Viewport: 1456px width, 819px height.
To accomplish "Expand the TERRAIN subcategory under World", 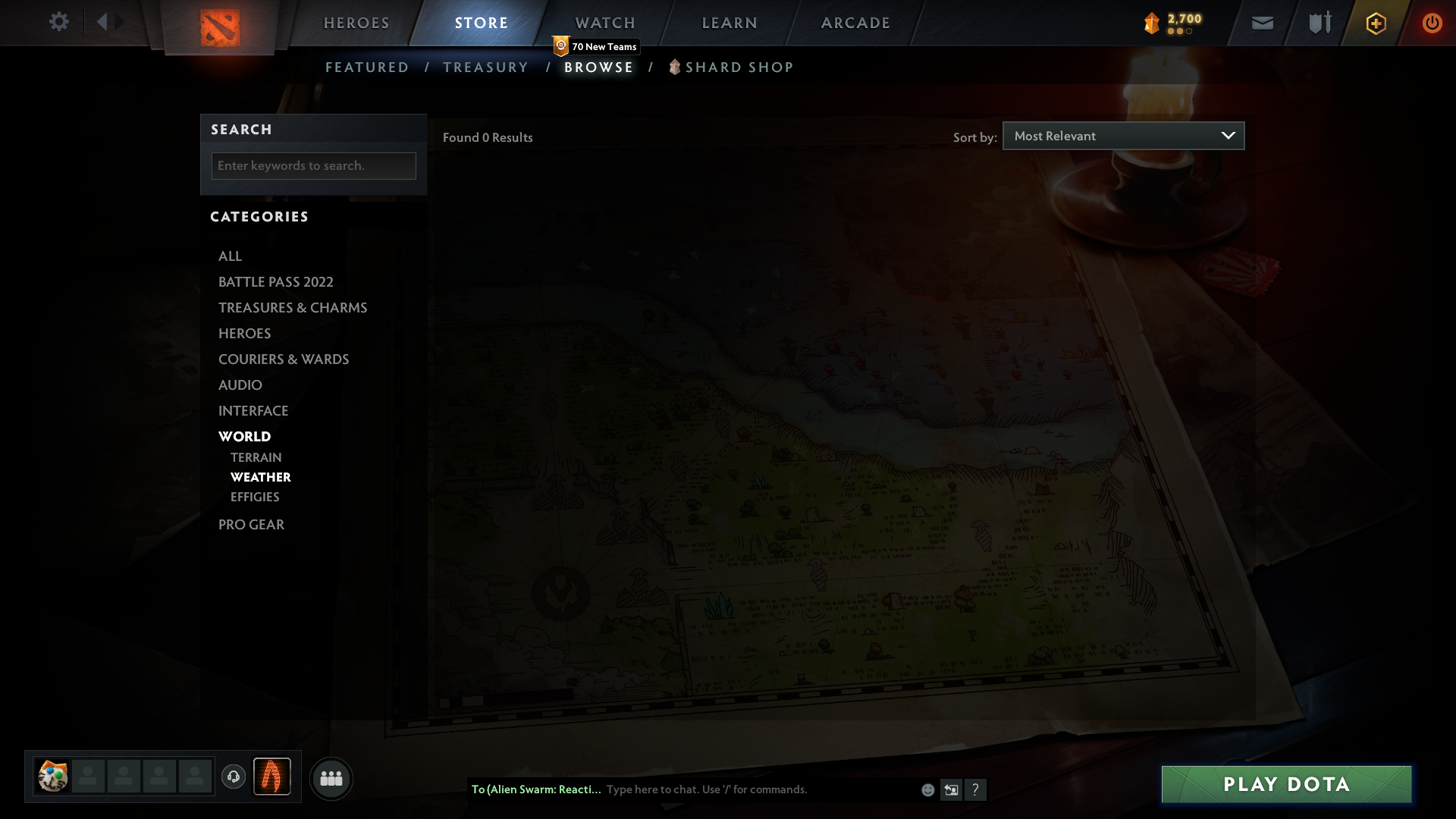I will click(256, 457).
